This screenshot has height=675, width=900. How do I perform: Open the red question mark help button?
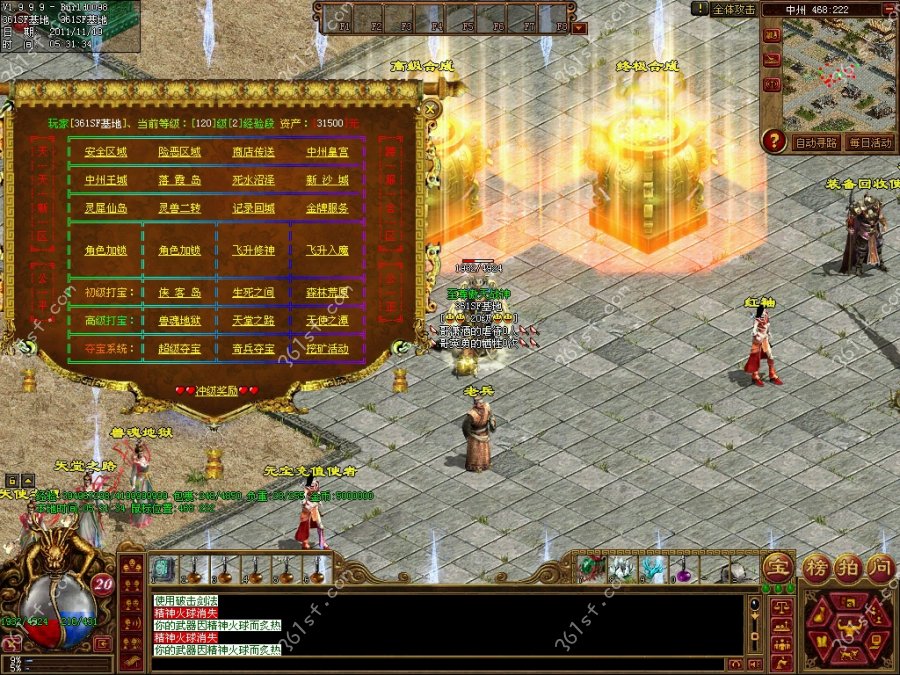[773, 142]
